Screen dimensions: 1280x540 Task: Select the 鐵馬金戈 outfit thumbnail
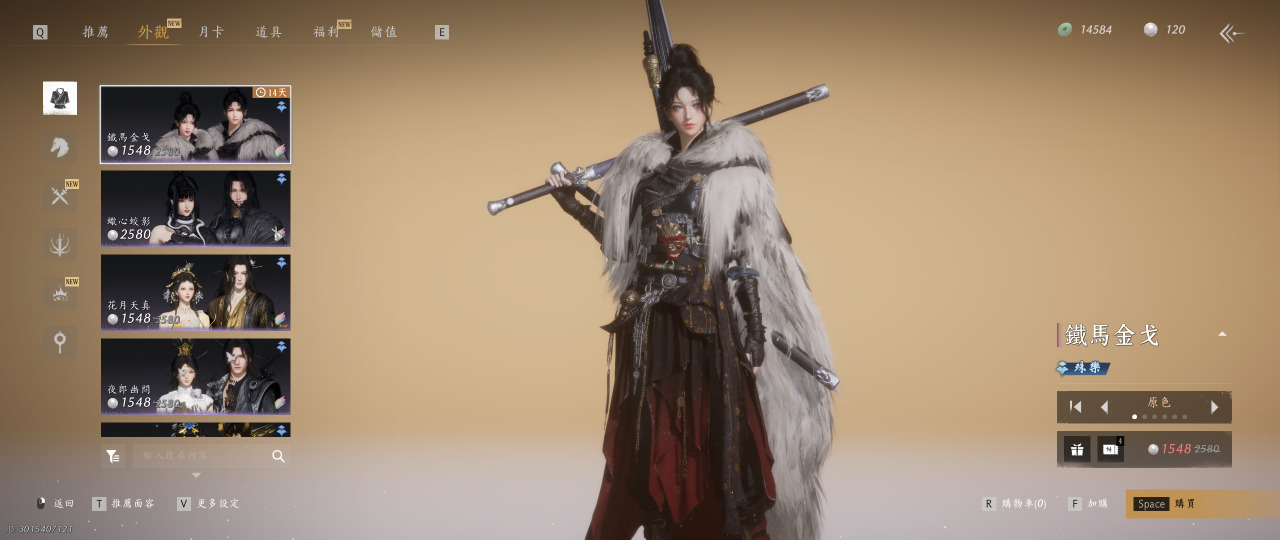point(195,124)
